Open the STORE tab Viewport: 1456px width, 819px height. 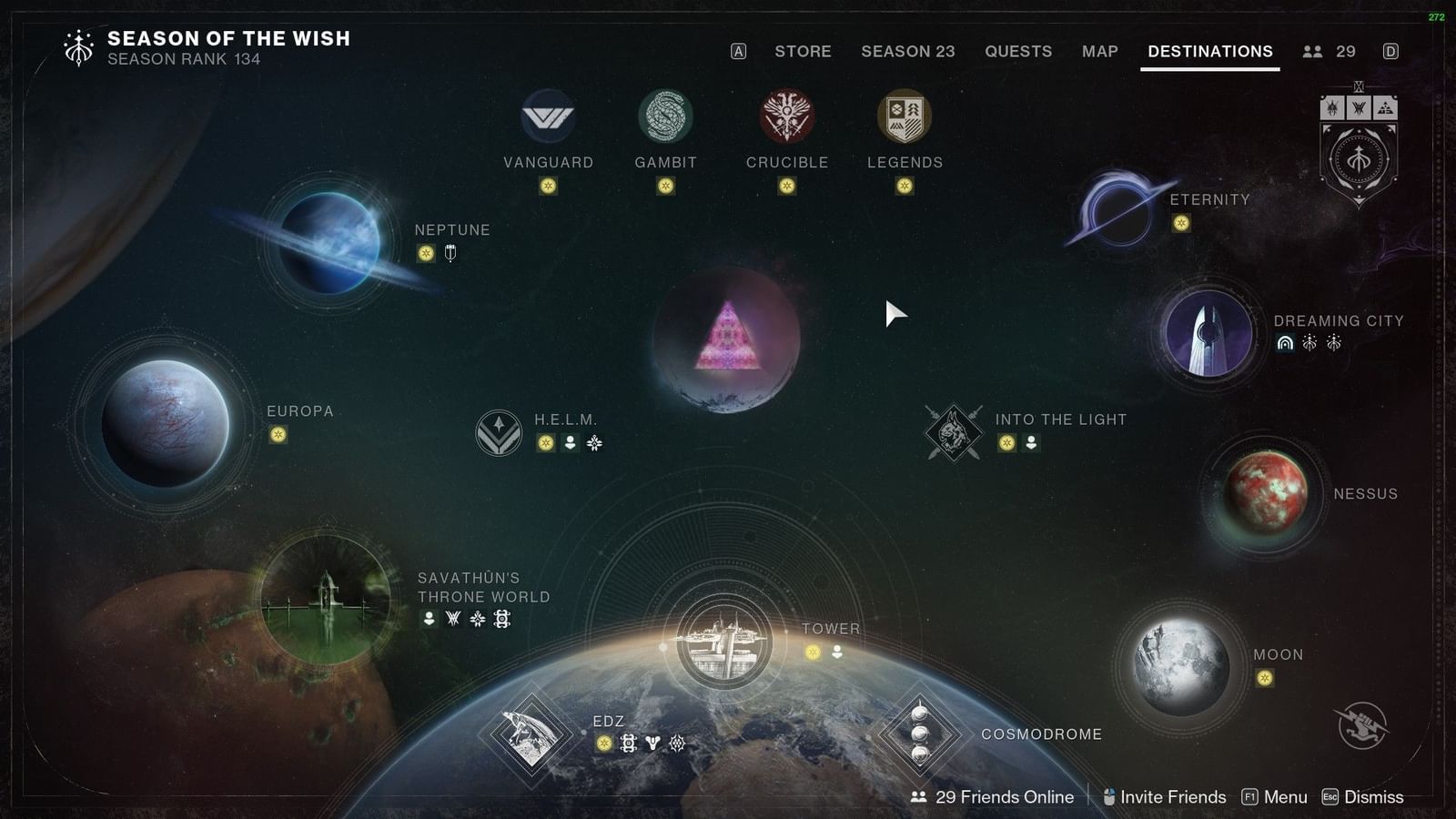coord(803,52)
